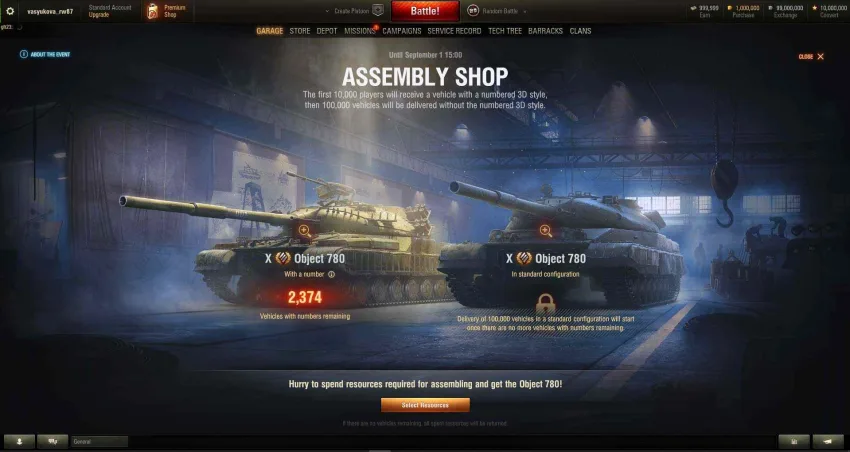
Task: Switch to the Garage tab
Action: 269,31
